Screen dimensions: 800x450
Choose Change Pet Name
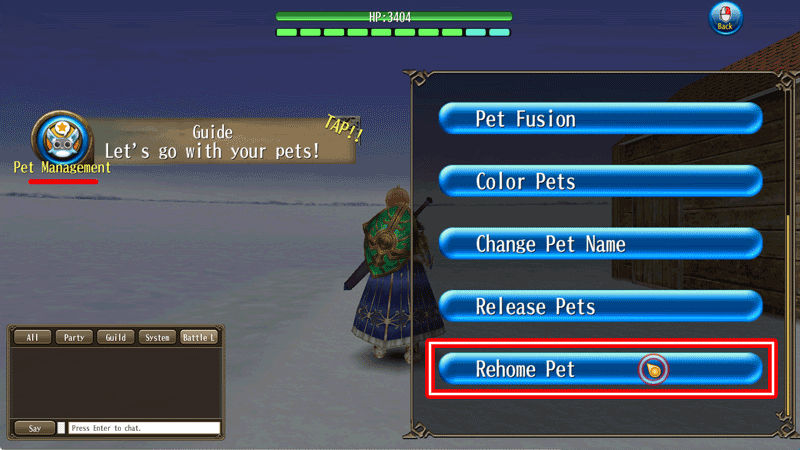click(600, 244)
